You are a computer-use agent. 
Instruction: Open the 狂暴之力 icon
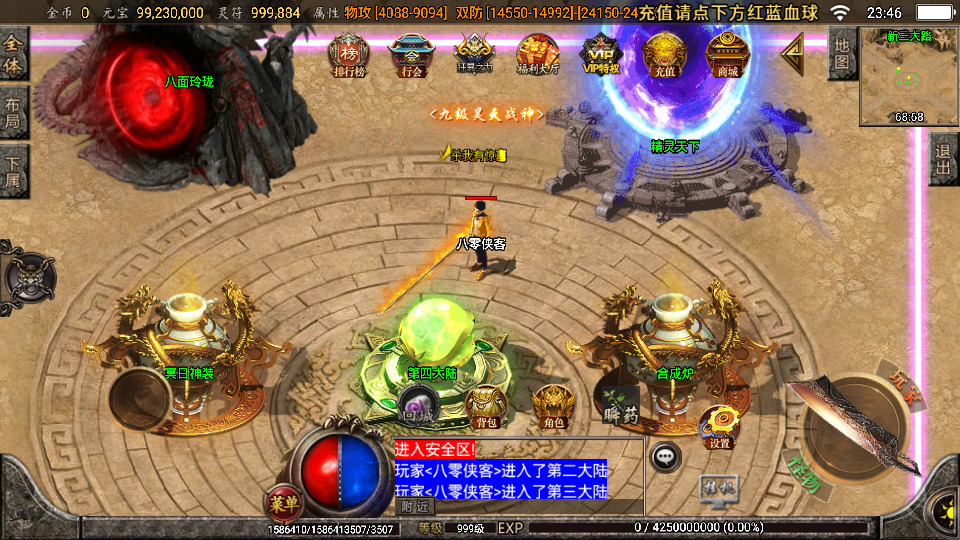point(474,55)
